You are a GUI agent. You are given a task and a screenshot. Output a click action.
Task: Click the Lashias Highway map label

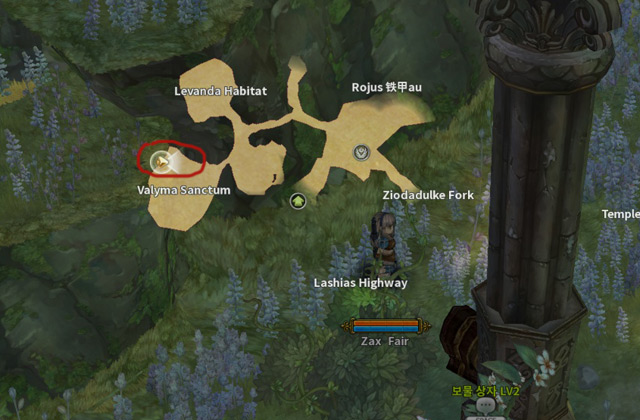point(361,283)
